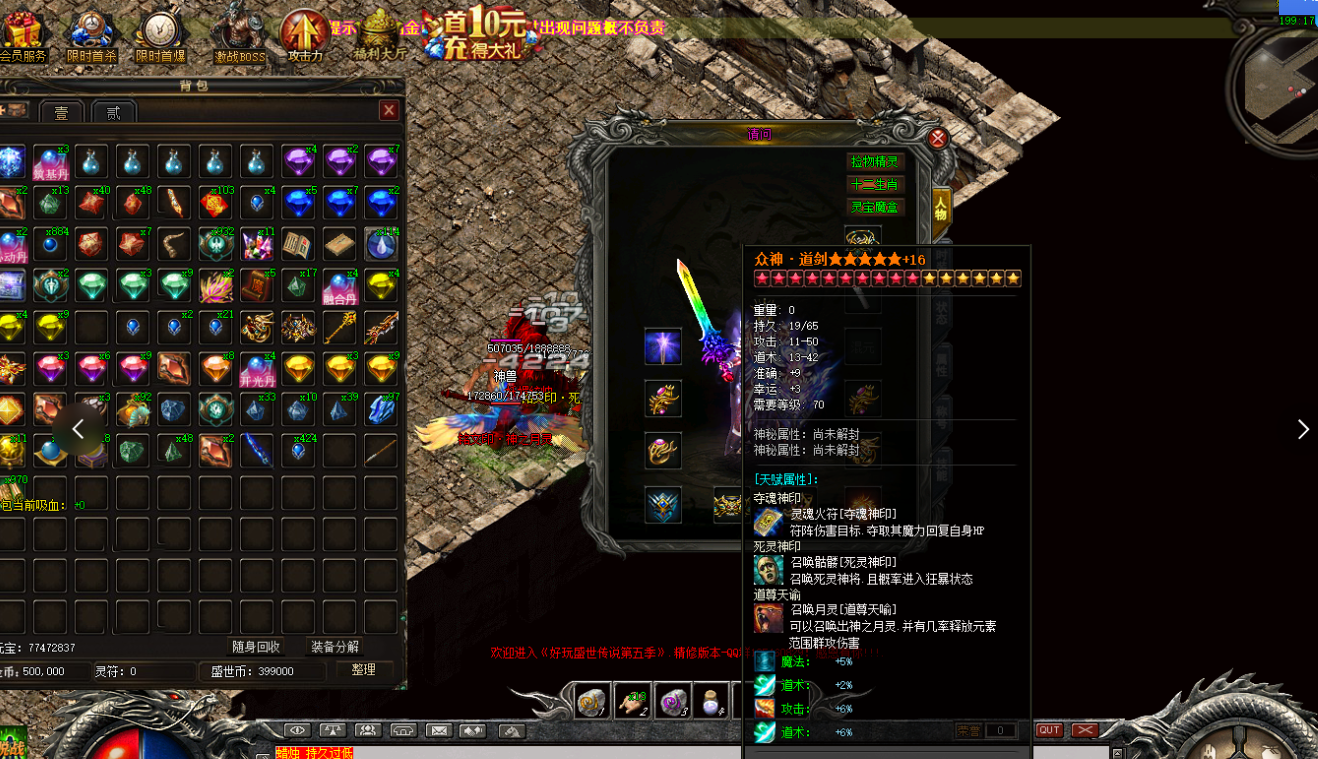Expand inventory with the left arrow chevron
The image size is (1318, 759).
[76, 429]
